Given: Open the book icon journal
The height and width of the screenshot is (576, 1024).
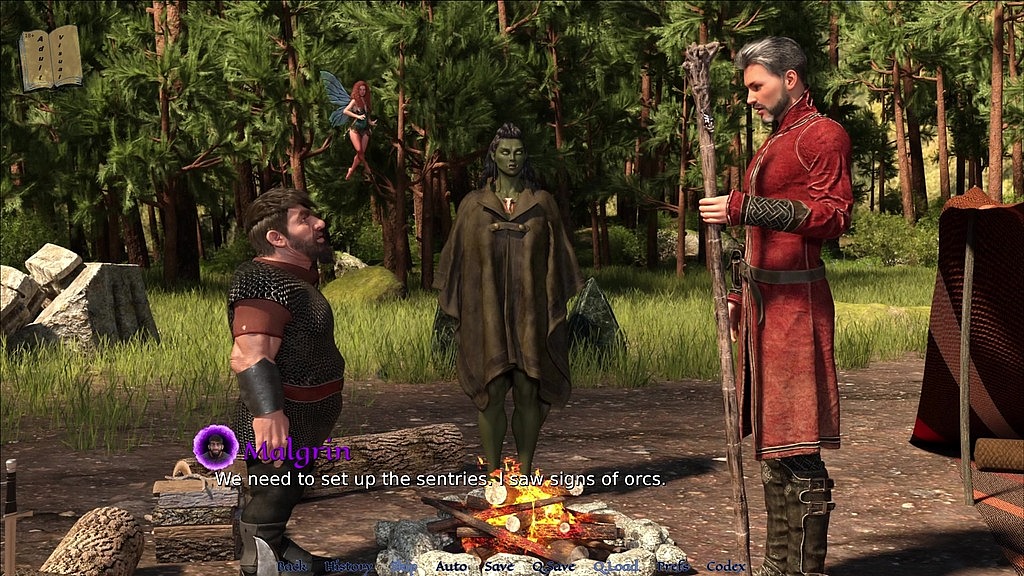Looking at the screenshot, I should 50,57.
